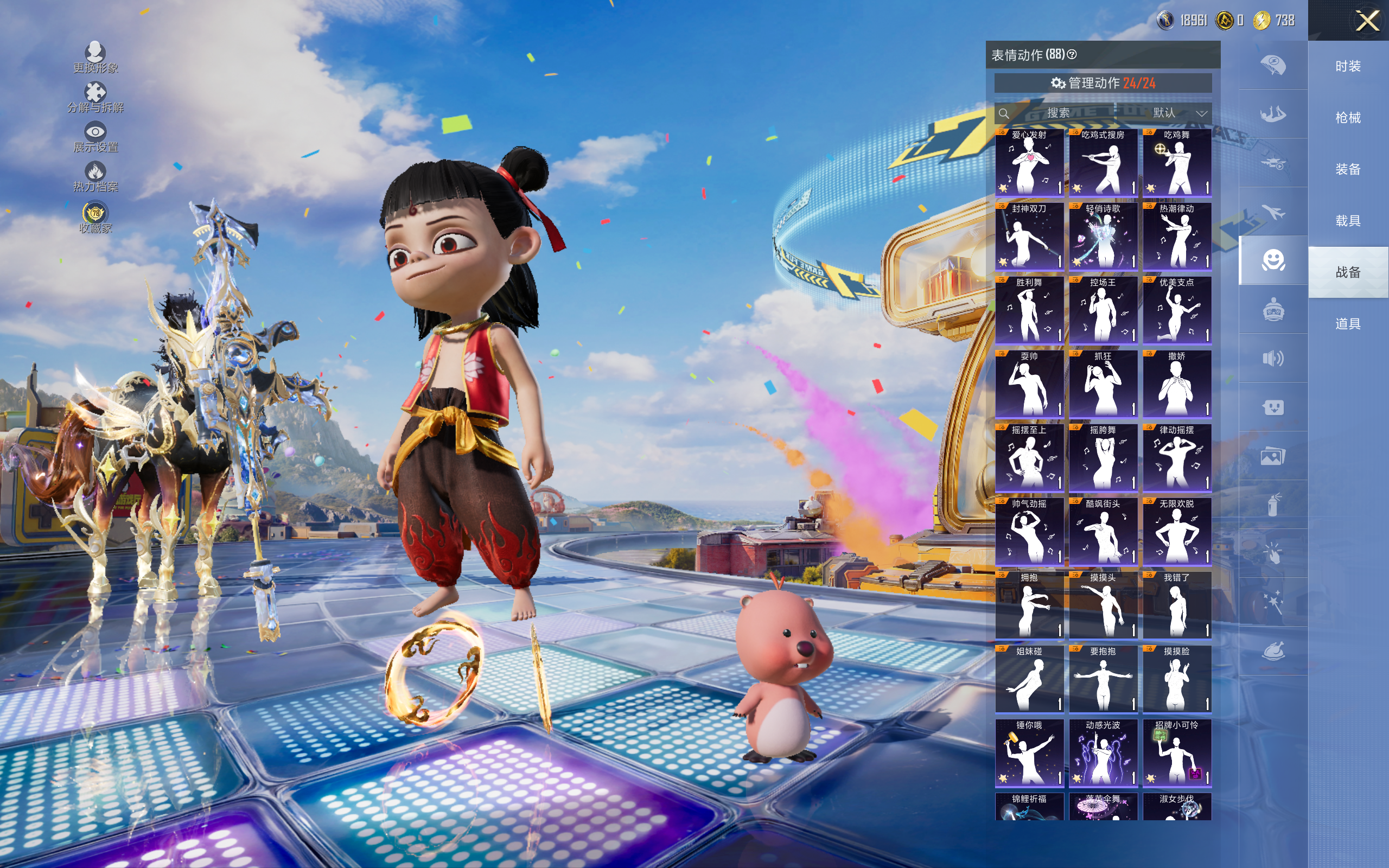Select the 爱心发射 emote
This screenshot has width=1389, height=868.
1029,162
